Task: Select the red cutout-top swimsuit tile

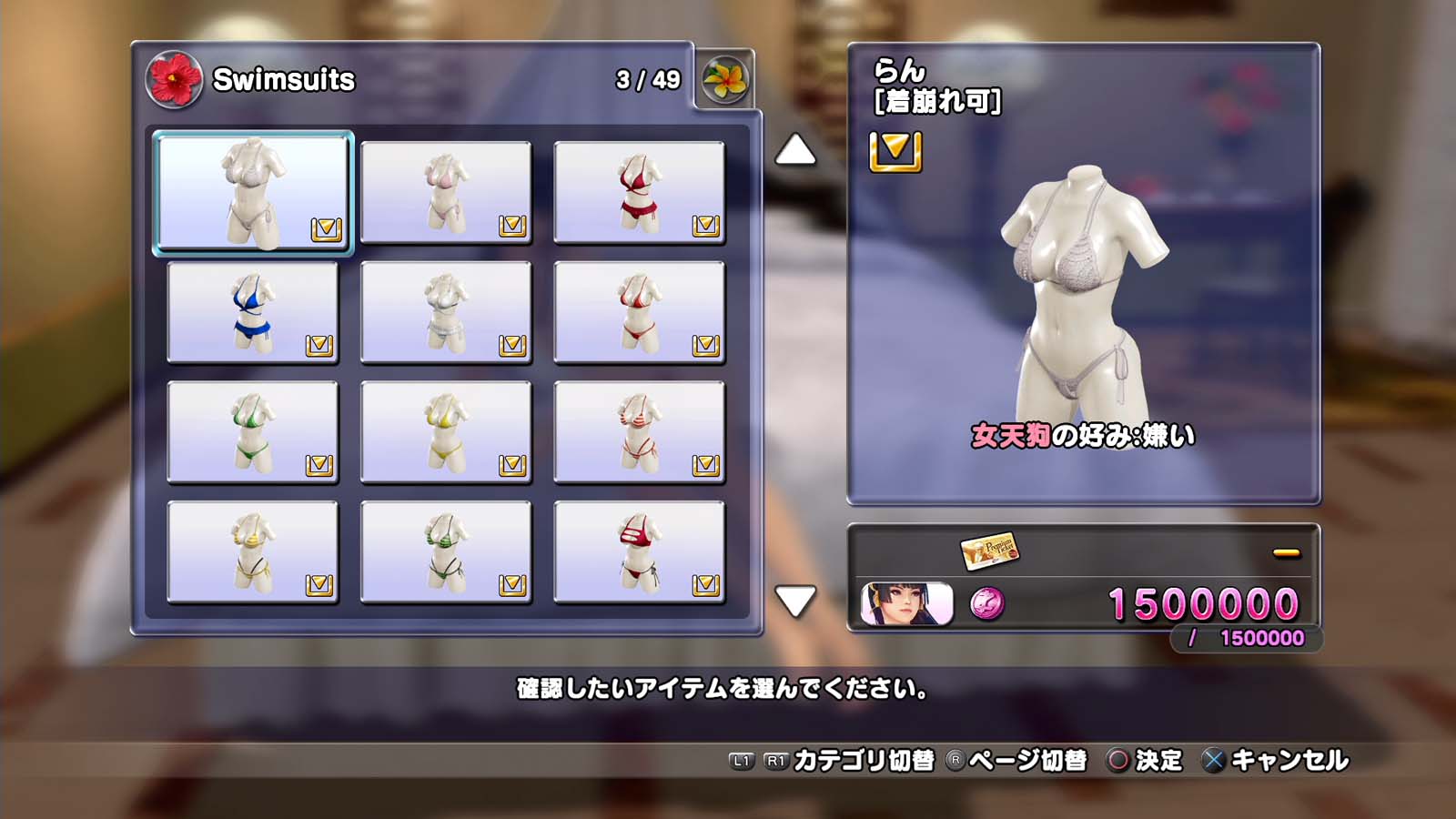Action: point(639,552)
